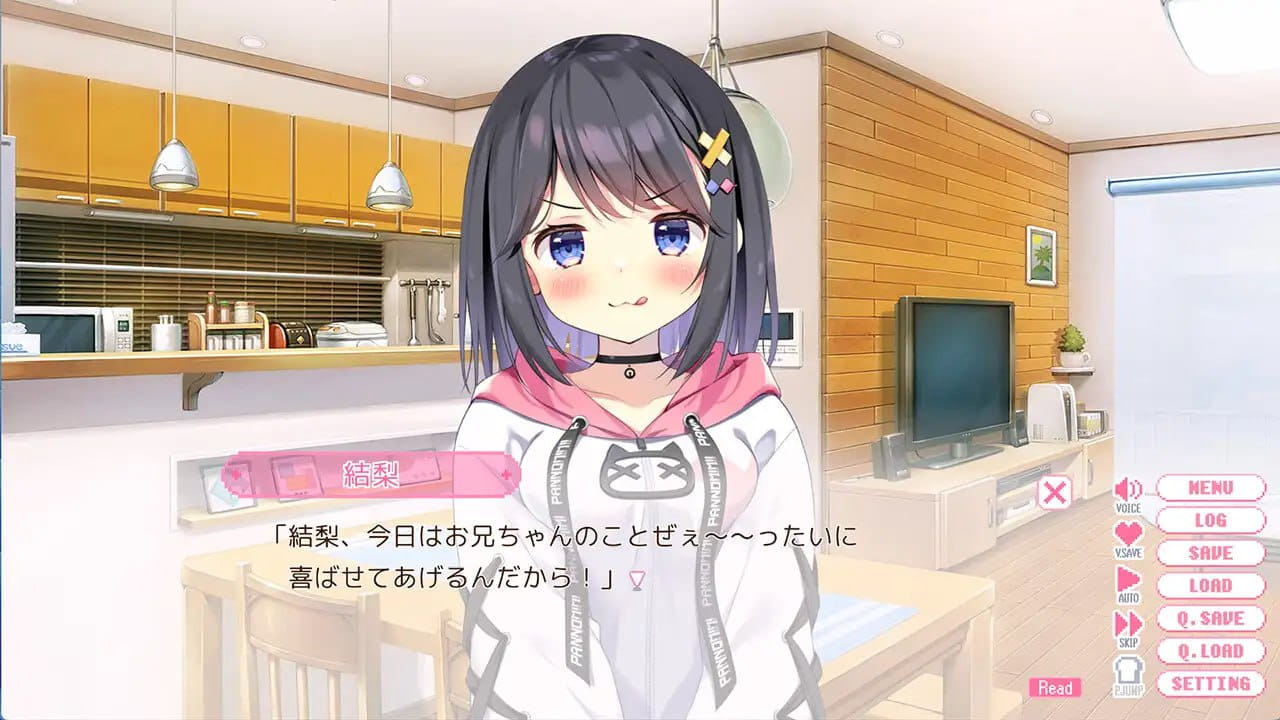Open the MENU button
The width and height of the screenshot is (1280, 720).
[x=1210, y=487]
